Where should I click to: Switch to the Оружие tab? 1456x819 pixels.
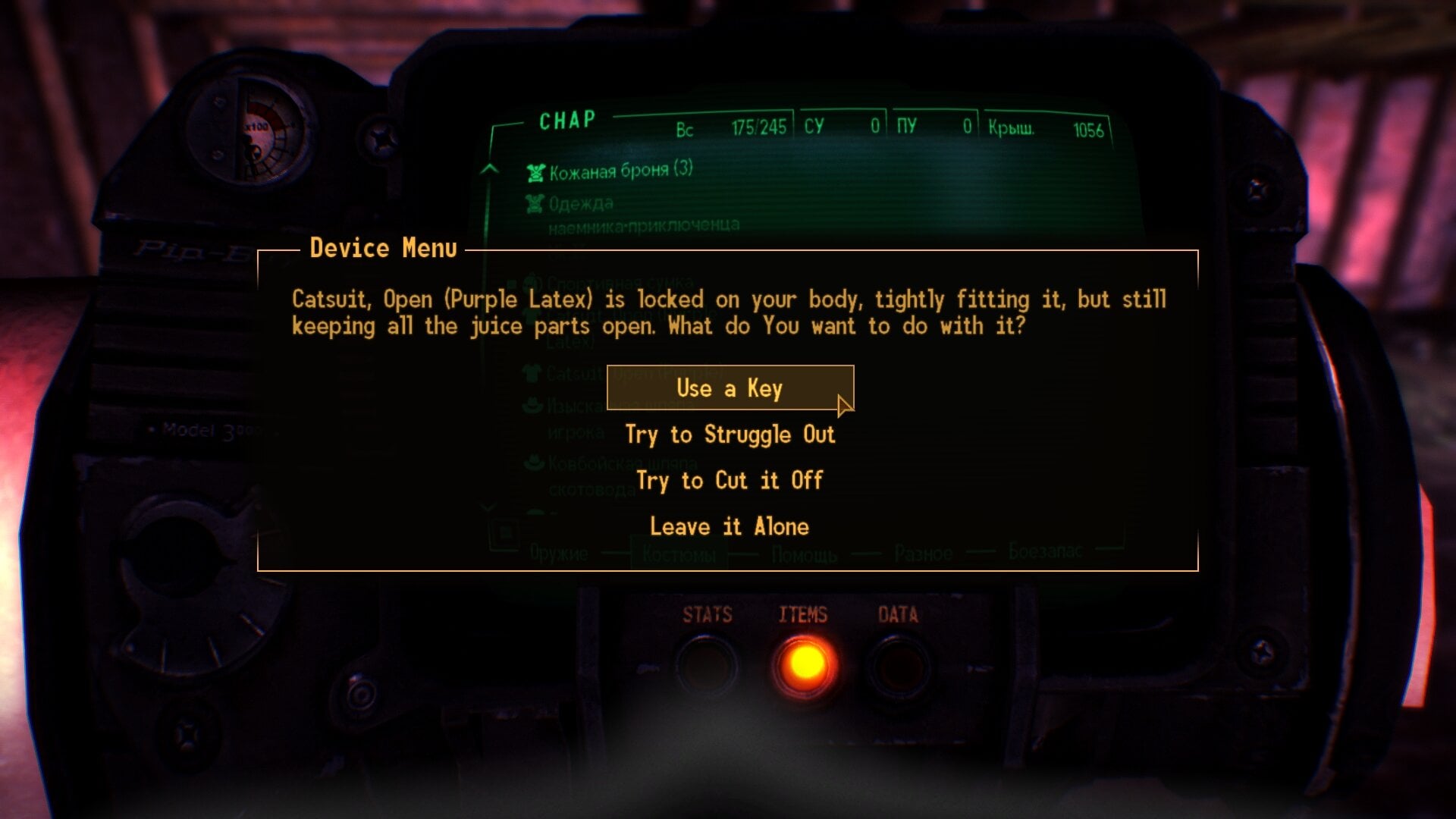pyautogui.click(x=559, y=554)
